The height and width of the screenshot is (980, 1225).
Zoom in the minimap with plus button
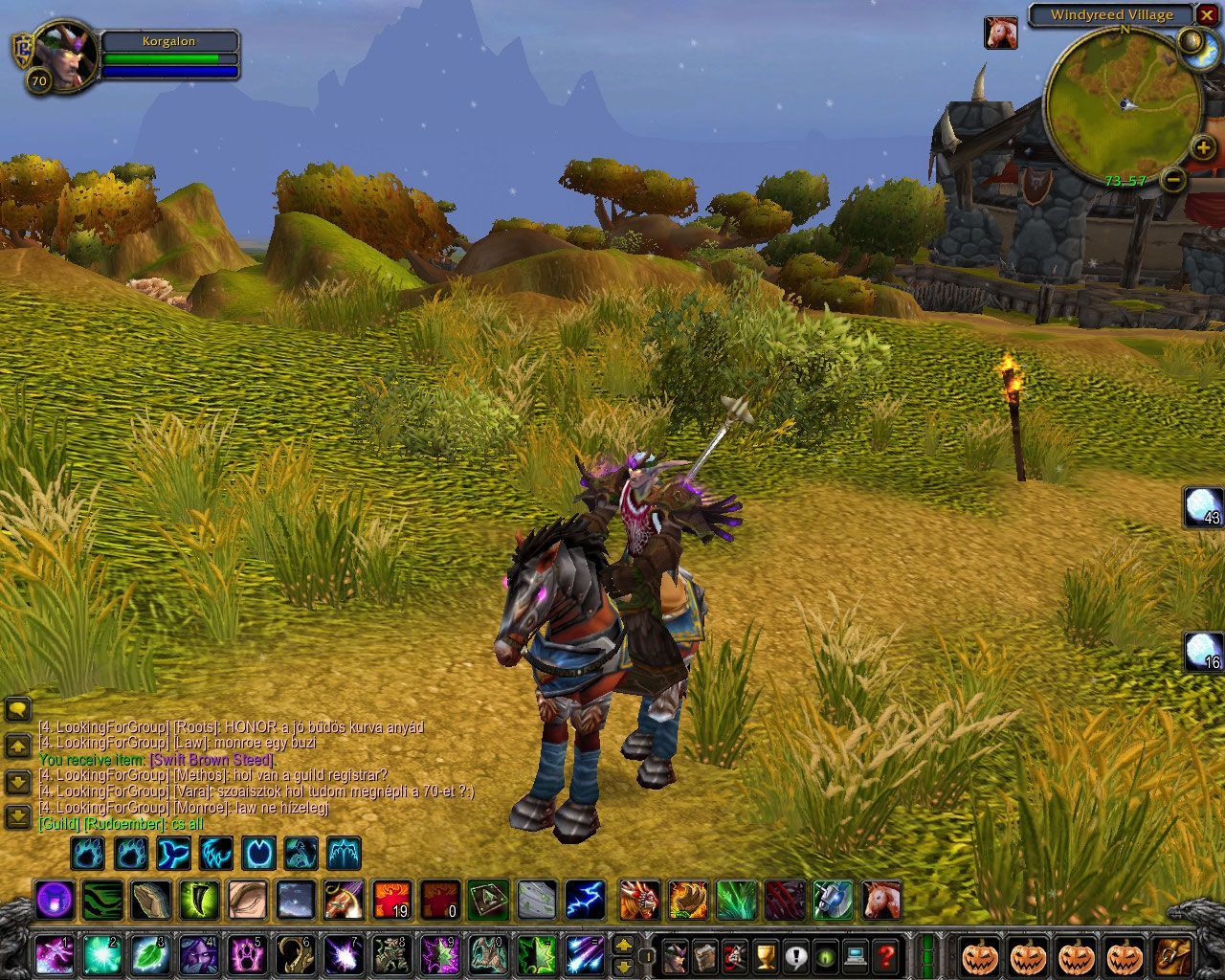1203,147
